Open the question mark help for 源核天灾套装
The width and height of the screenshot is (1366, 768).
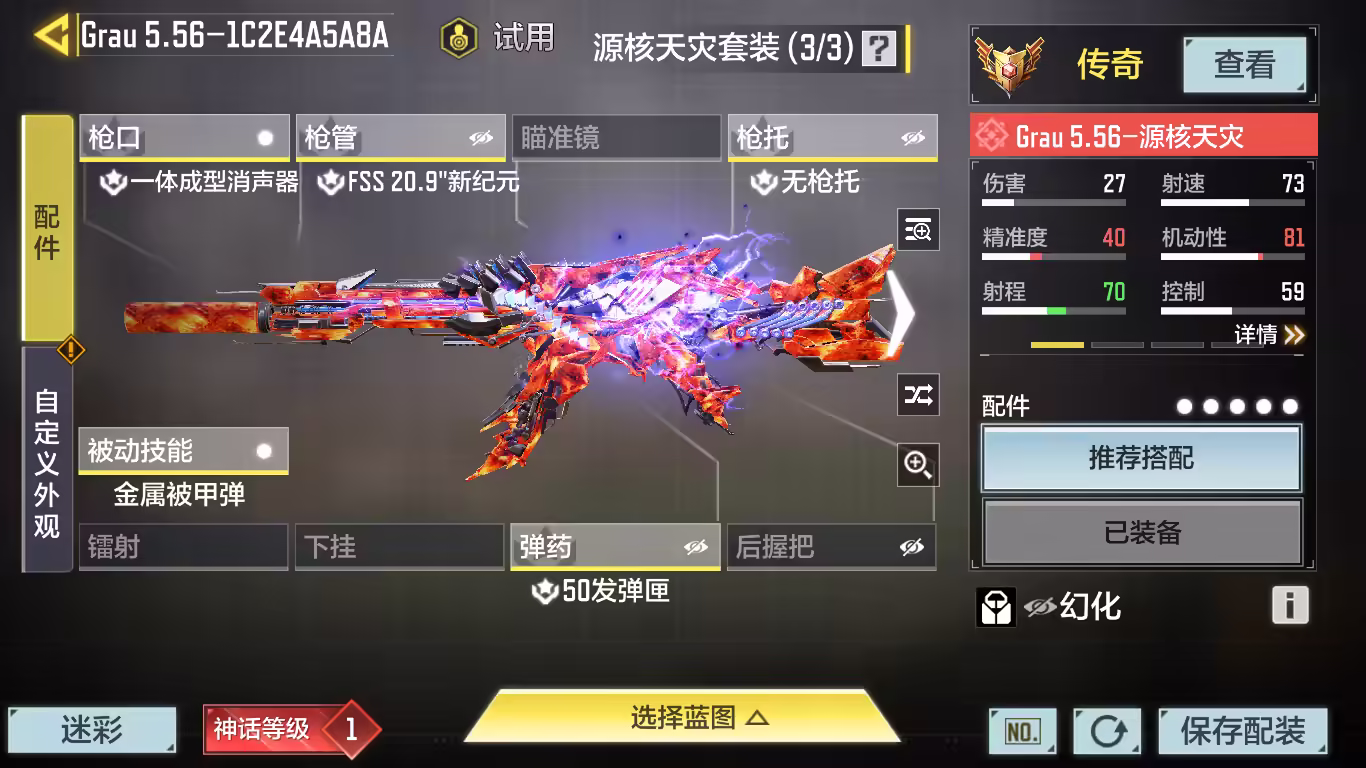(x=879, y=48)
